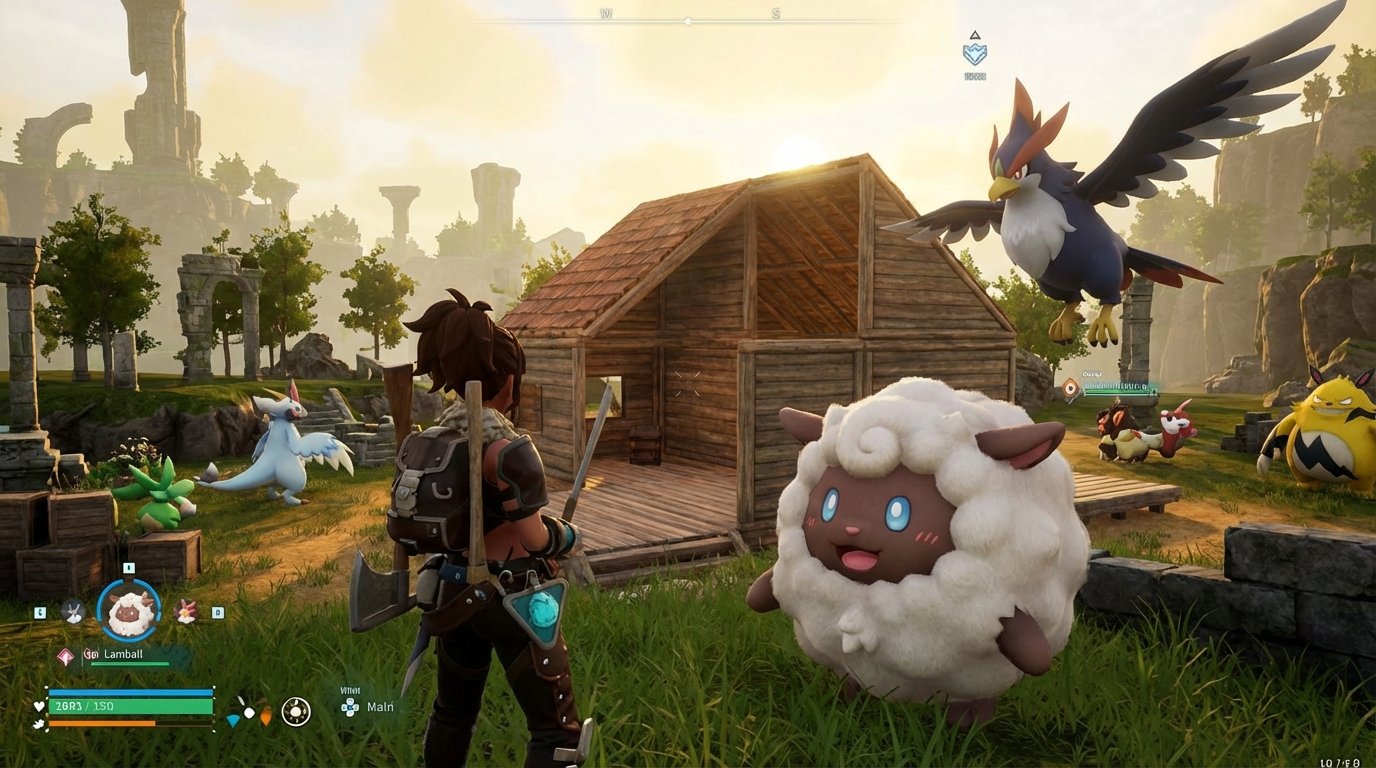Click the orange stamina bar
Screen dimensions: 1376x768
point(100,722)
